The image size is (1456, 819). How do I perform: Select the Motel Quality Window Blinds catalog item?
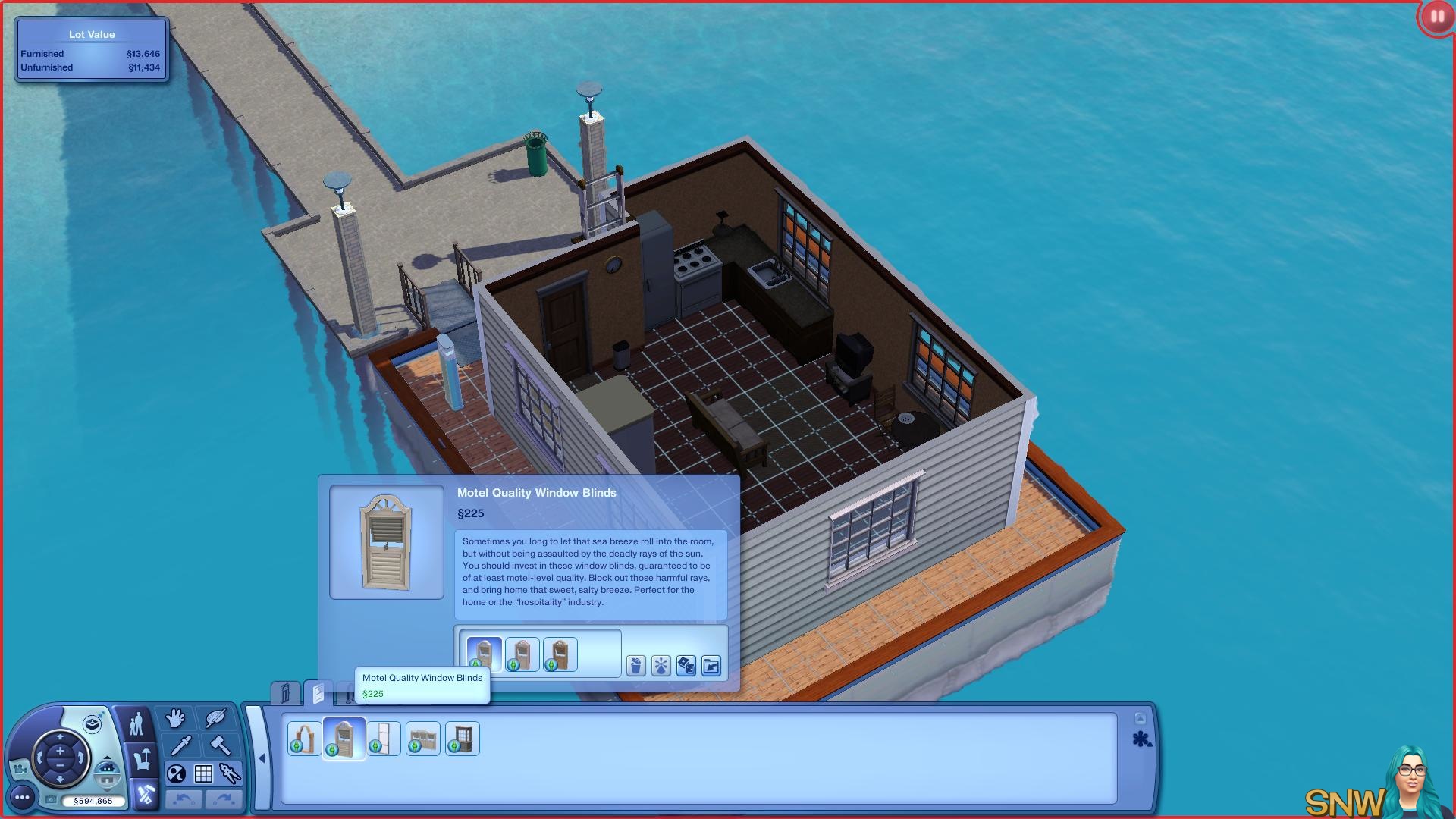click(344, 738)
